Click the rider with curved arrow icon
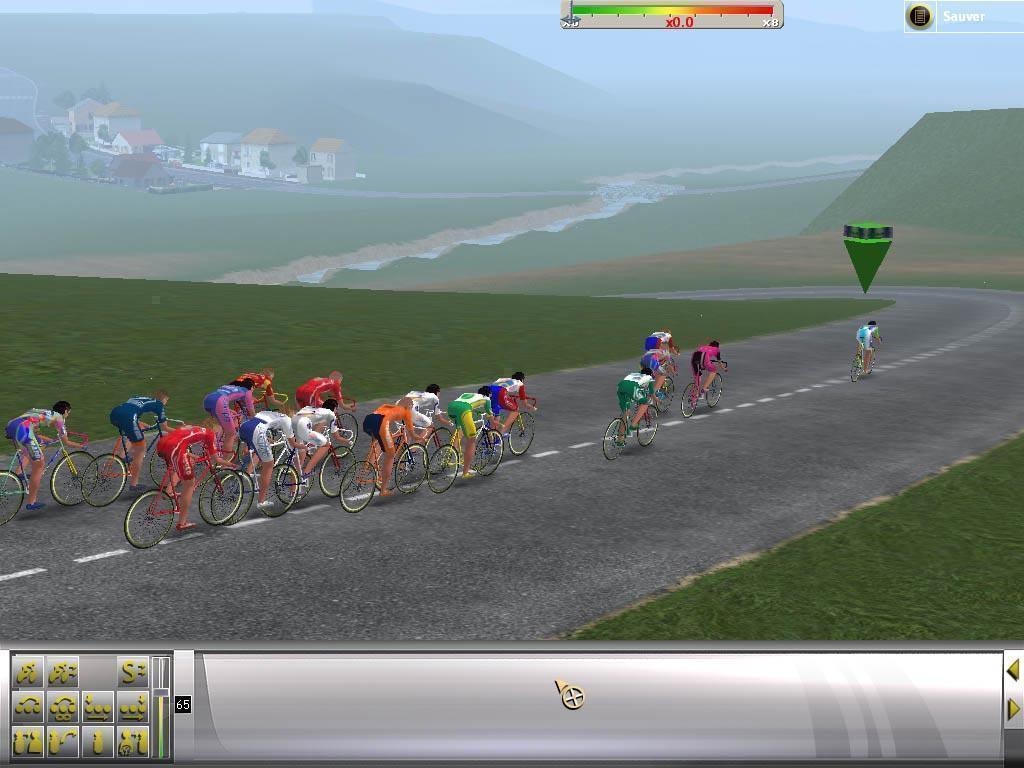This screenshot has height=768, width=1024. pyautogui.click(x=63, y=741)
